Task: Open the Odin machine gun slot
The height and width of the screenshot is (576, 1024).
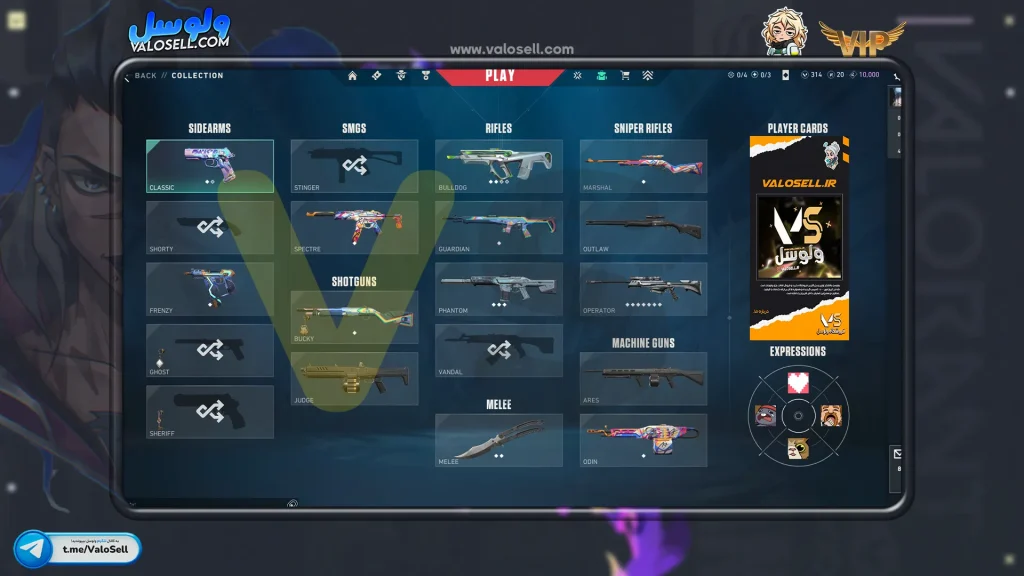Action: 643,440
